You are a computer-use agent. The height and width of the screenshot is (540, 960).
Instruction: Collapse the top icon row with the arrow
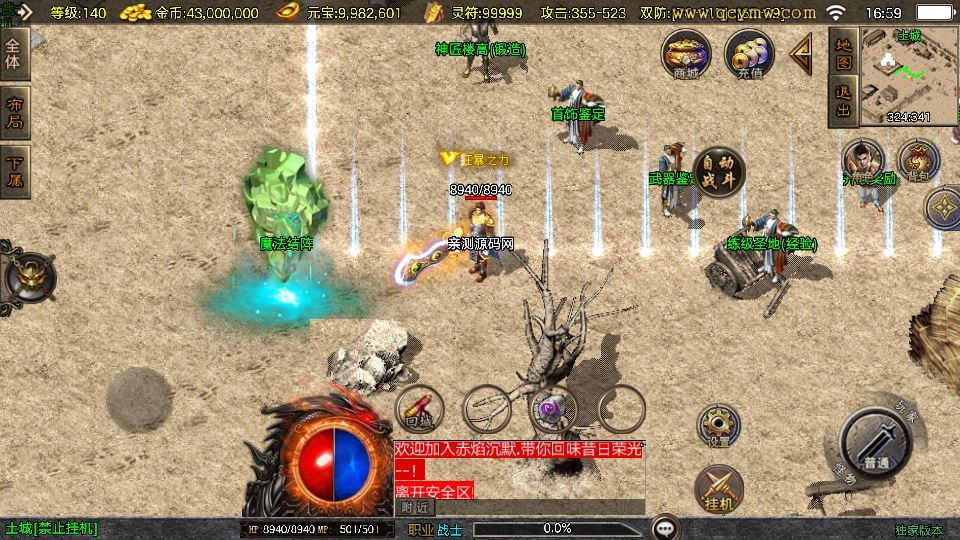tap(801, 55)
